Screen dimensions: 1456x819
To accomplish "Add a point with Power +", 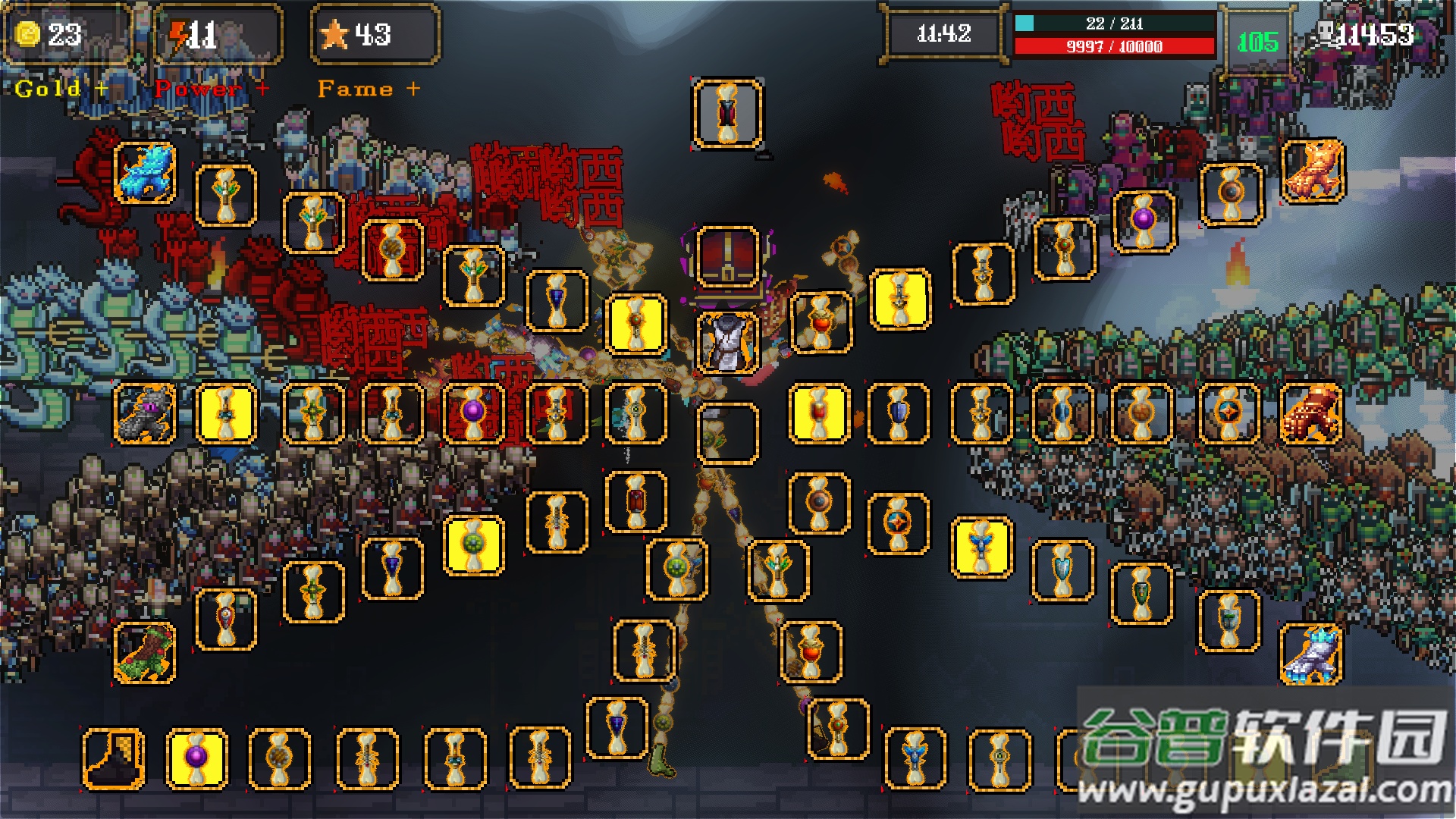I will click(211, 89).
